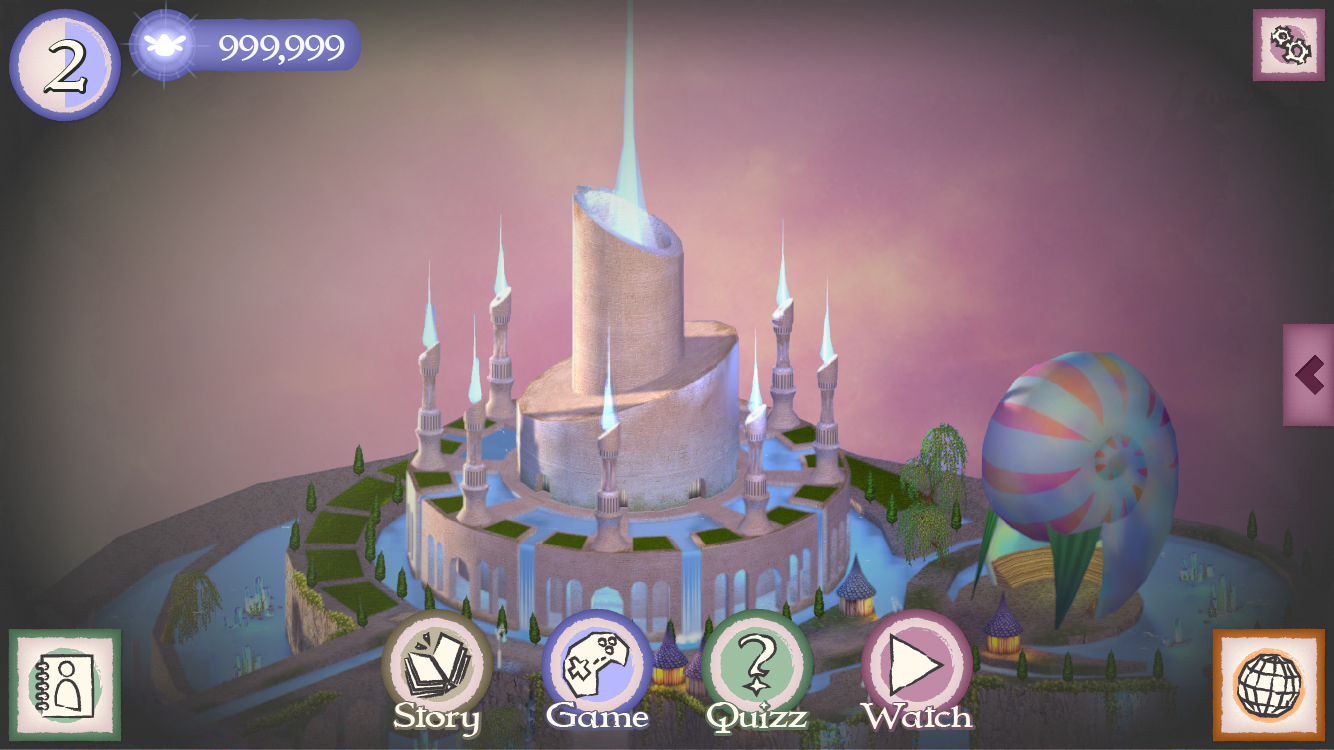Open the notebook profile icon
This screenshot has width=1334, height=750.
65,685
